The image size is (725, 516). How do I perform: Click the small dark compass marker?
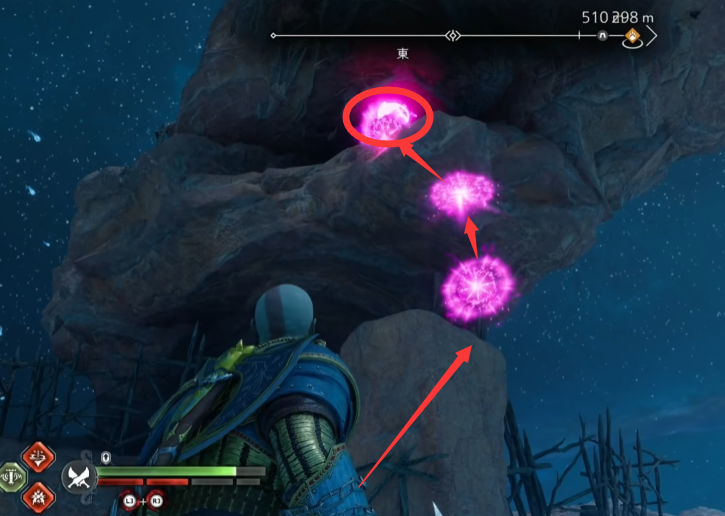(x=603, y=36)
